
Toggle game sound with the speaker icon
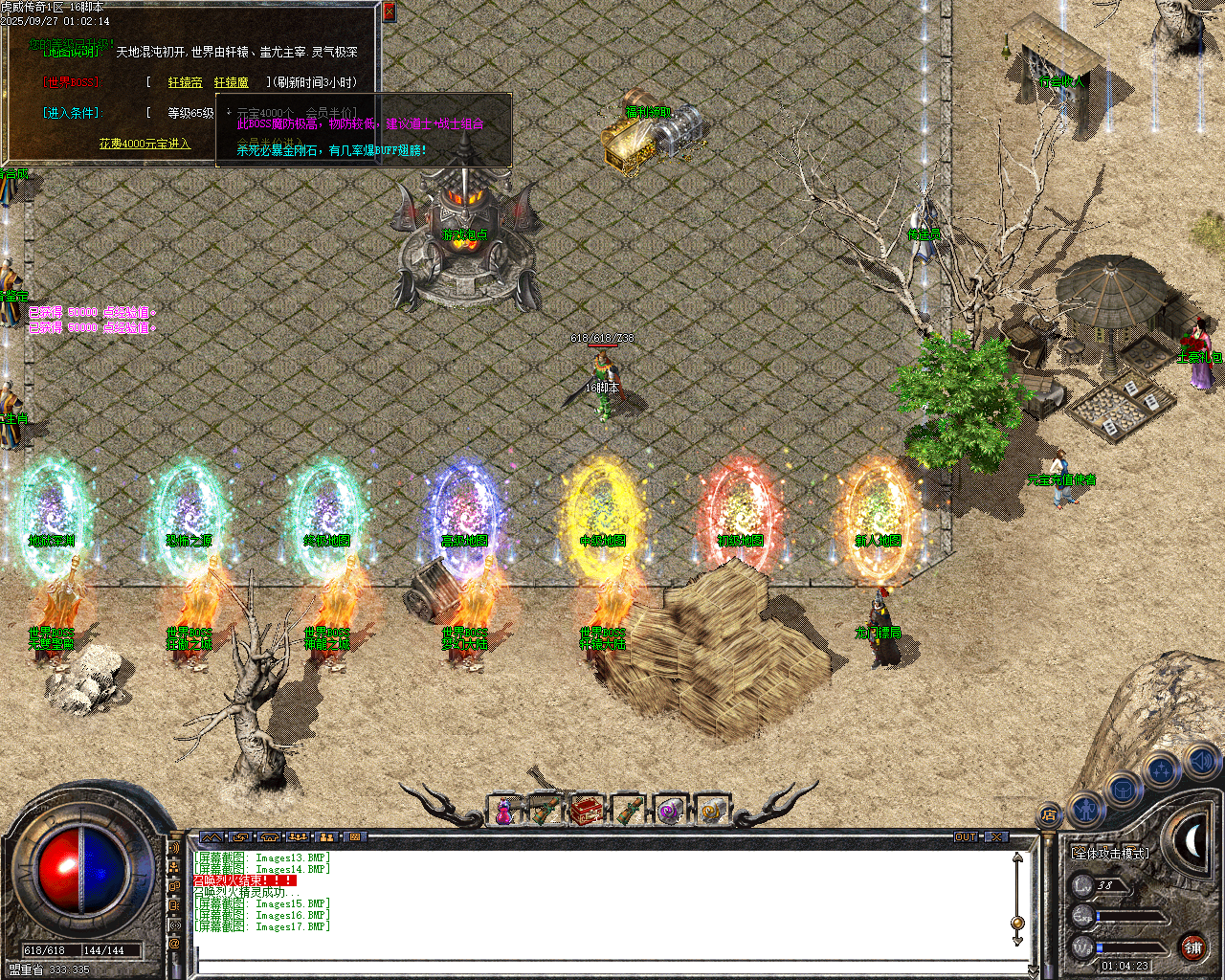coord(1200,761)
